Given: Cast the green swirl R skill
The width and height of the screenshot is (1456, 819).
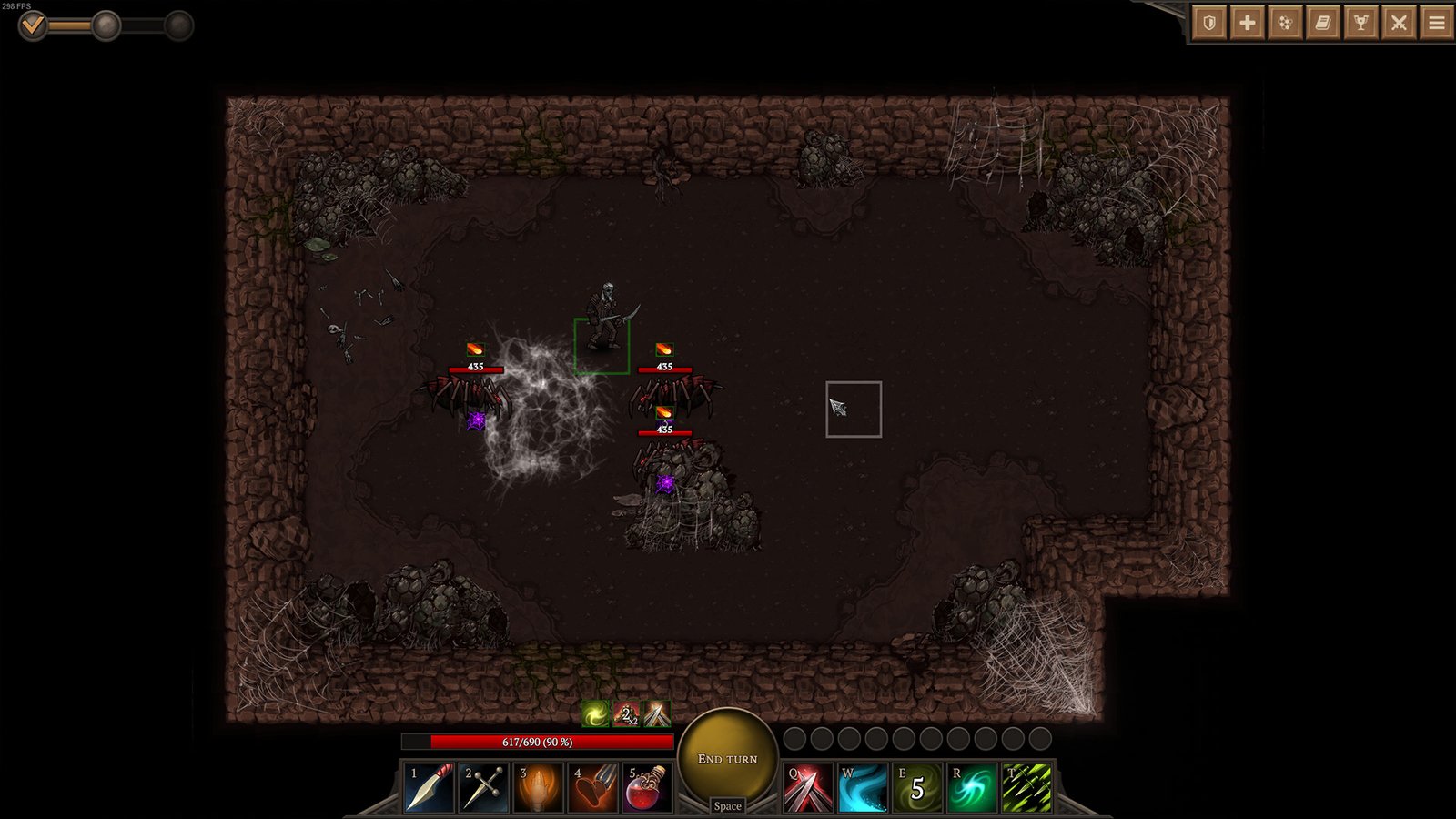Looking at the screenshot, I should point(972,787).
